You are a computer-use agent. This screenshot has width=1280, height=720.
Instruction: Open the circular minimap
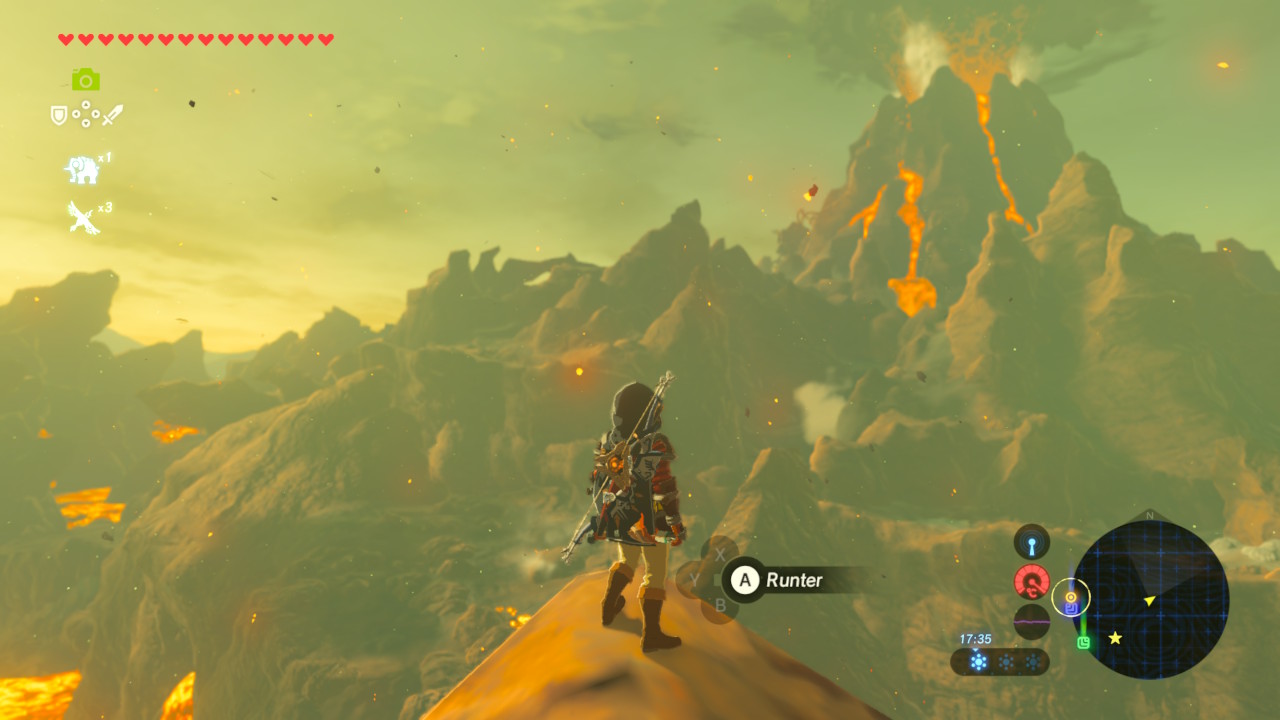tap(1150, 599)
